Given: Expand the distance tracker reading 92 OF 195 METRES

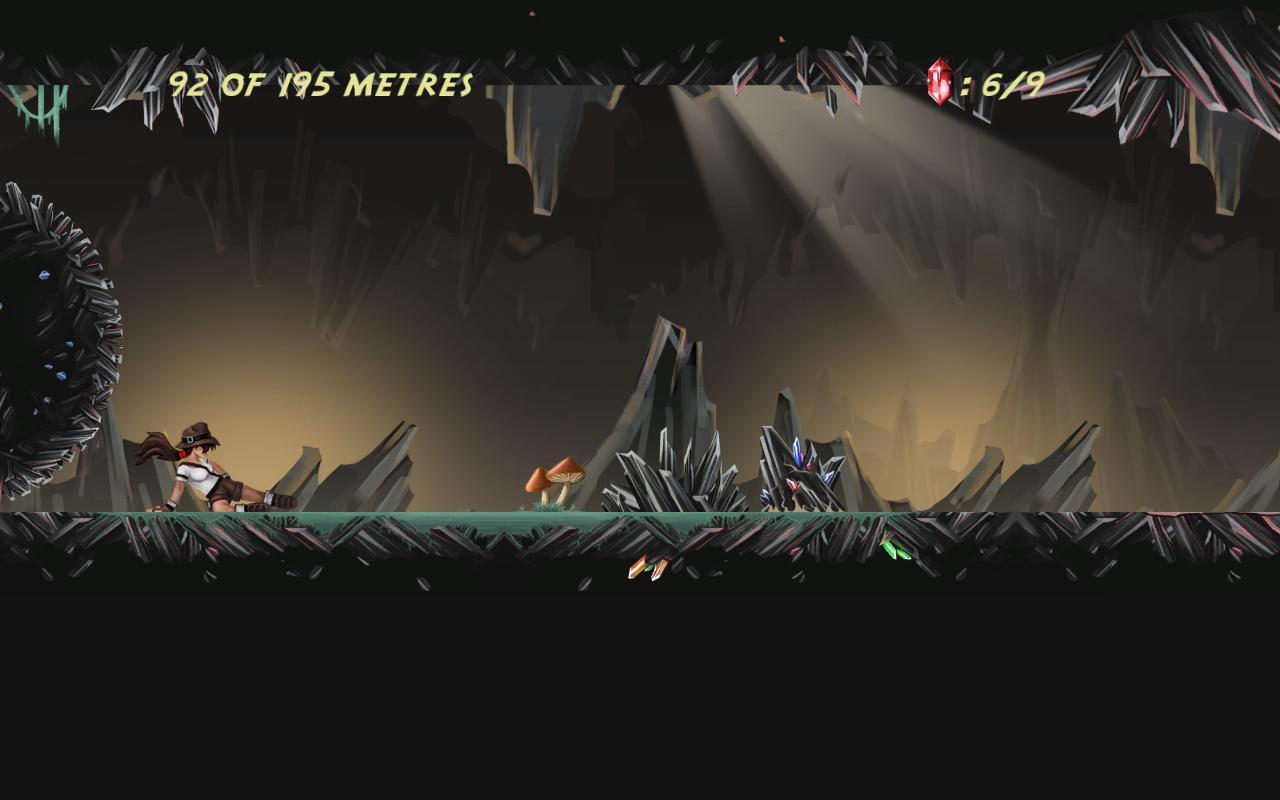Looking at the screenshot, I should click(320, 83).
